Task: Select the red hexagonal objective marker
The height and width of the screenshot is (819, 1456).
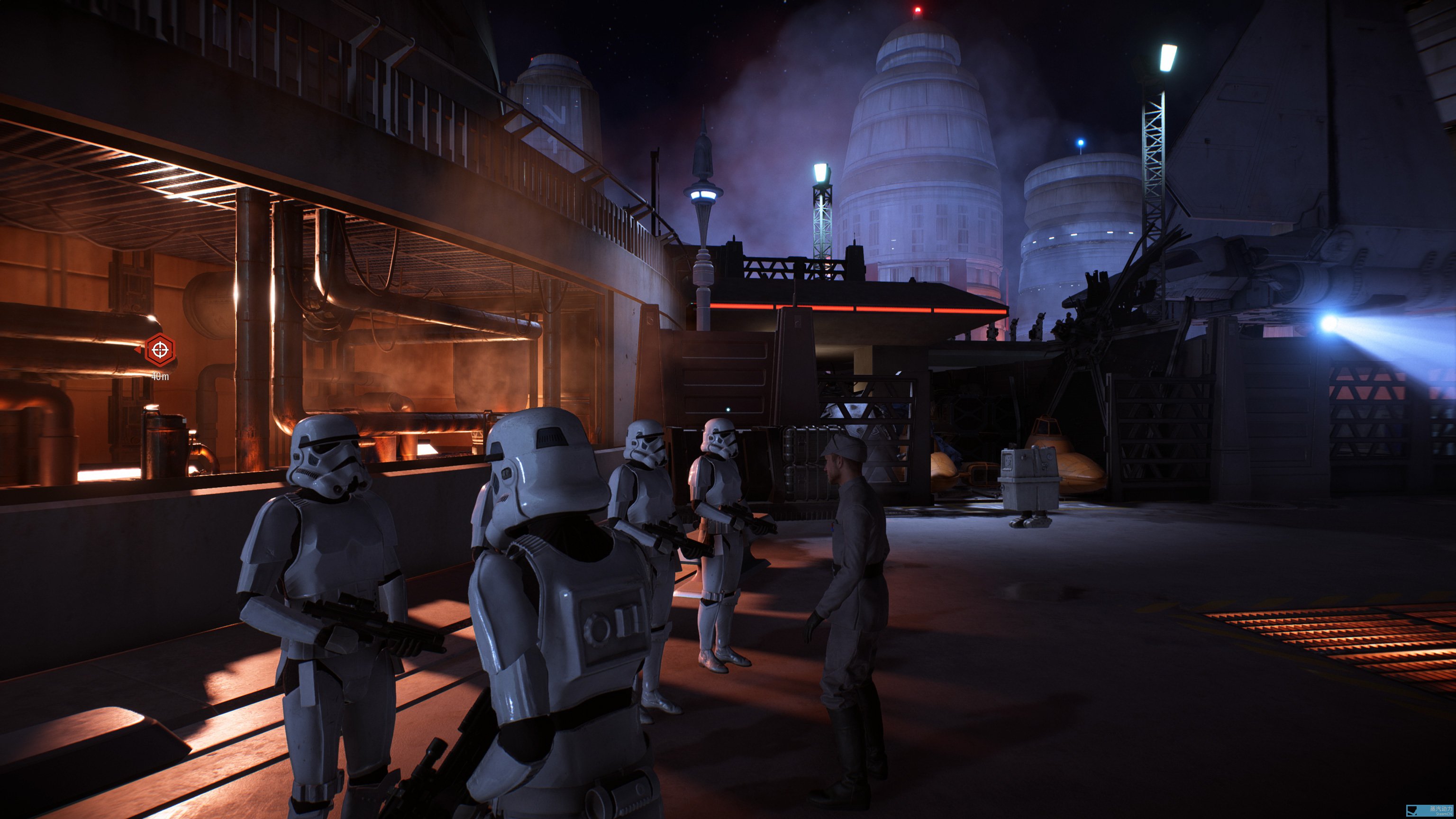Action: click(x=160, y=350)
